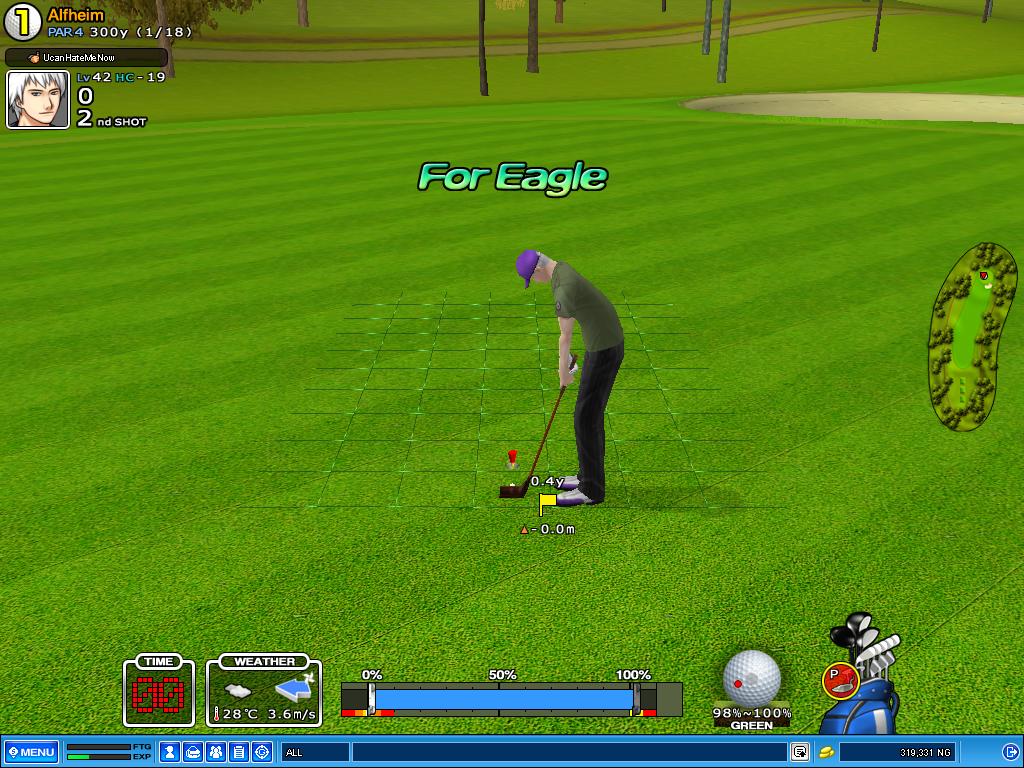Click the WEATHER wind indicator panel
1024x768 pixels.
pyautogui.click(x=264, y=692)
